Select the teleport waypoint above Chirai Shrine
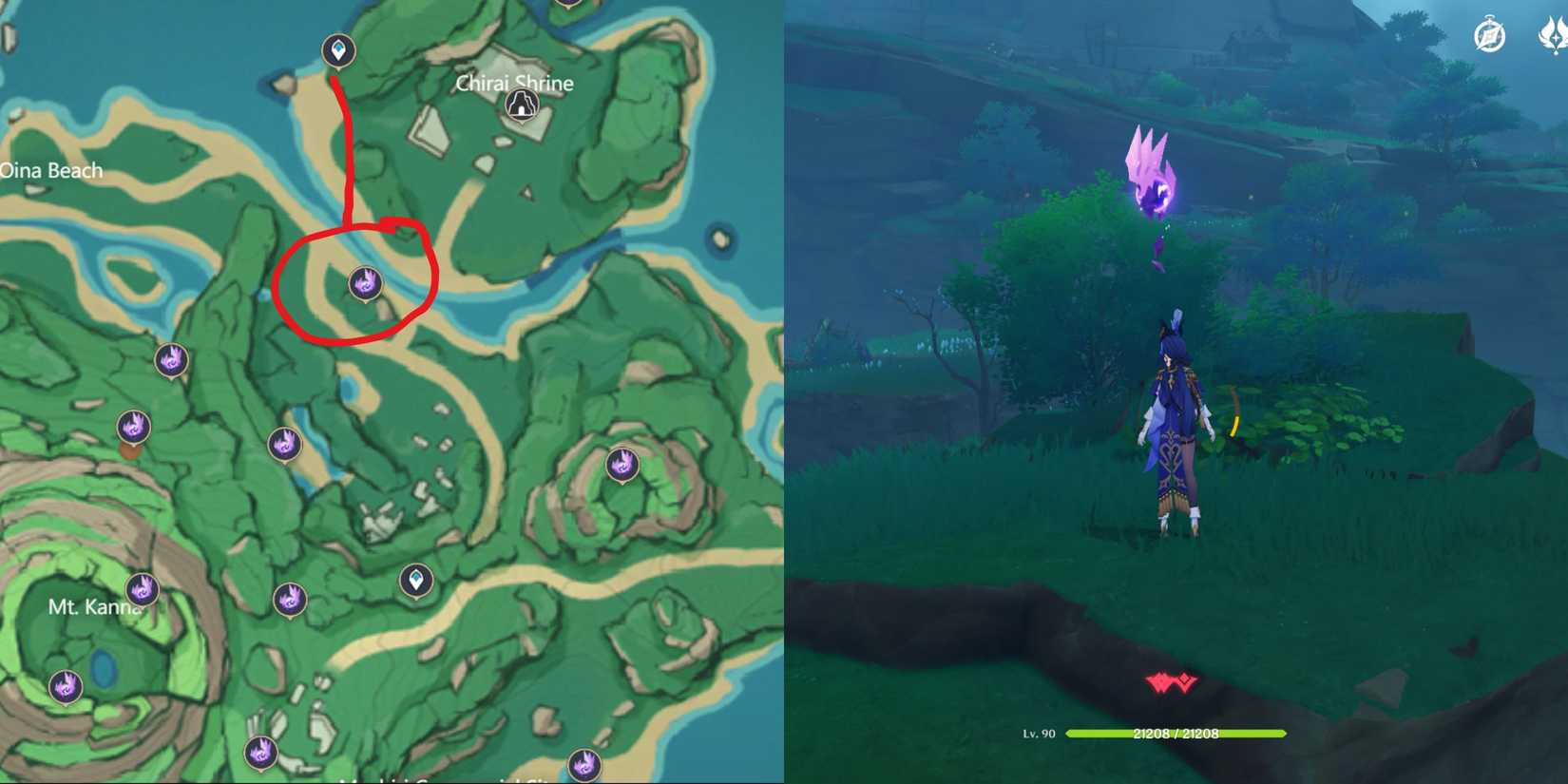1568x784 pixels. point(340,51)
